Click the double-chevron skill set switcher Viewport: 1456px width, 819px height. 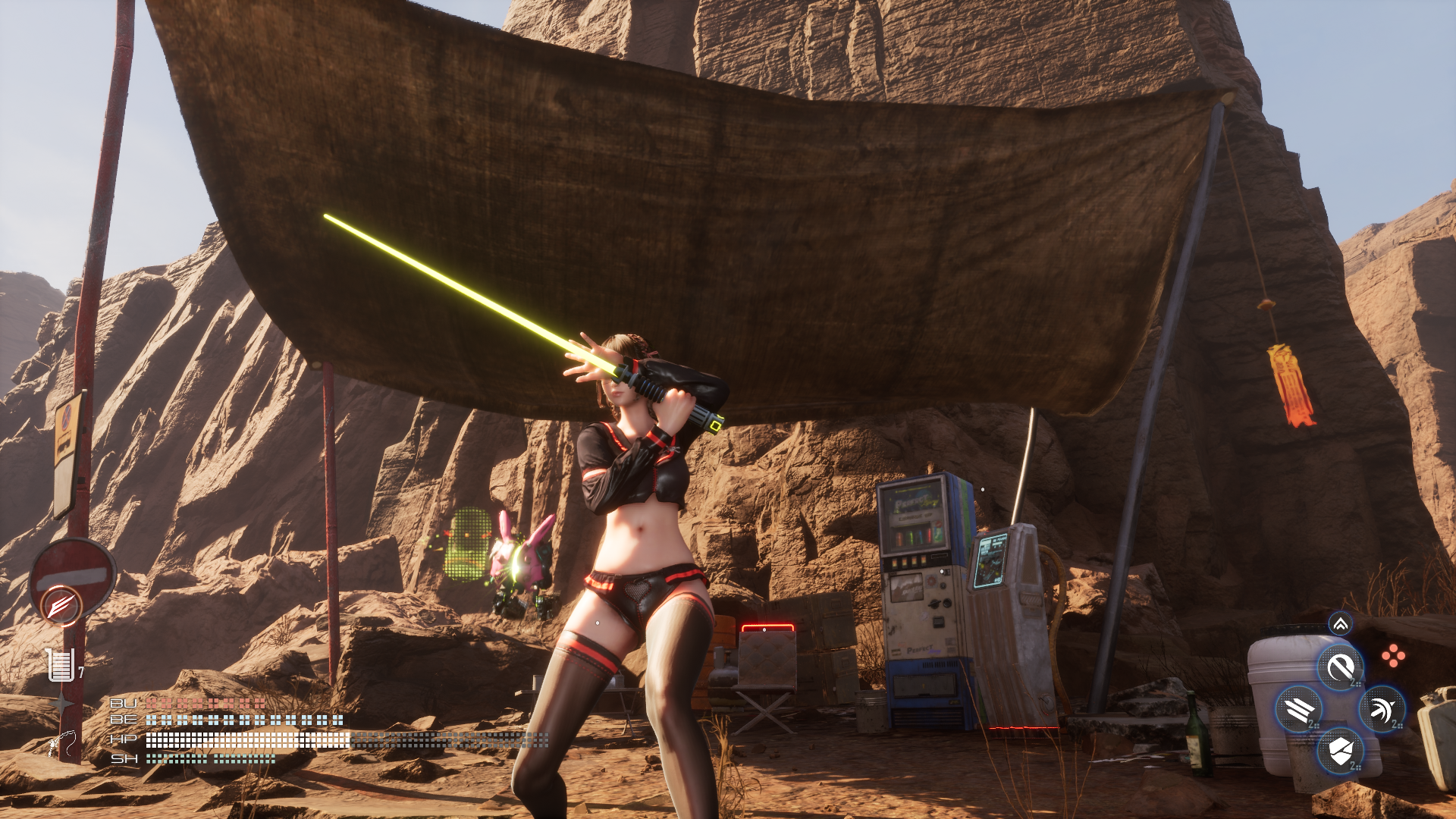(x=1341, y=624)
